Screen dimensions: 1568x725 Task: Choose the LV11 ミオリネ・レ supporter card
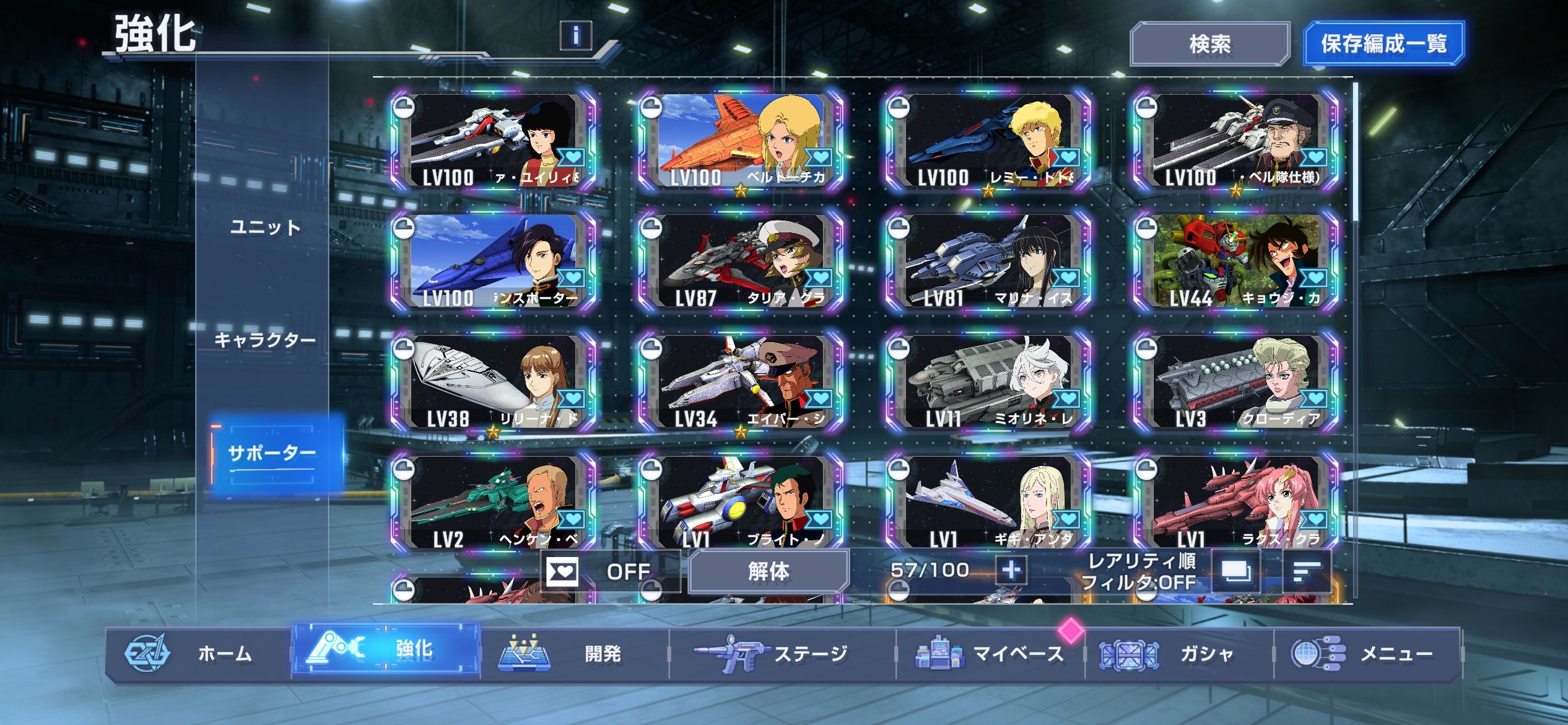pyautogui.click(x=988, y=382)
